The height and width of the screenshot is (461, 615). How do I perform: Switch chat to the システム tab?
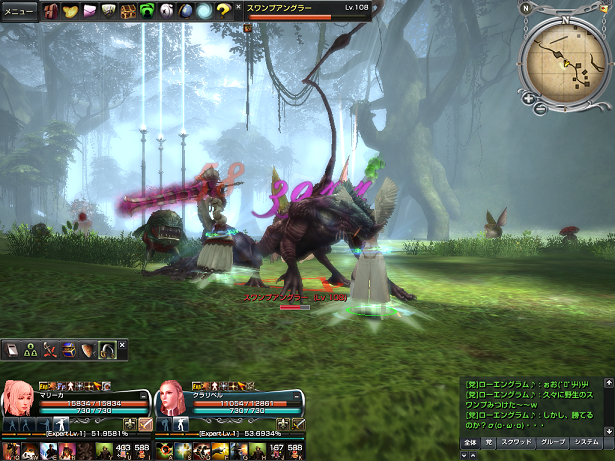click(x=587, y=441)
